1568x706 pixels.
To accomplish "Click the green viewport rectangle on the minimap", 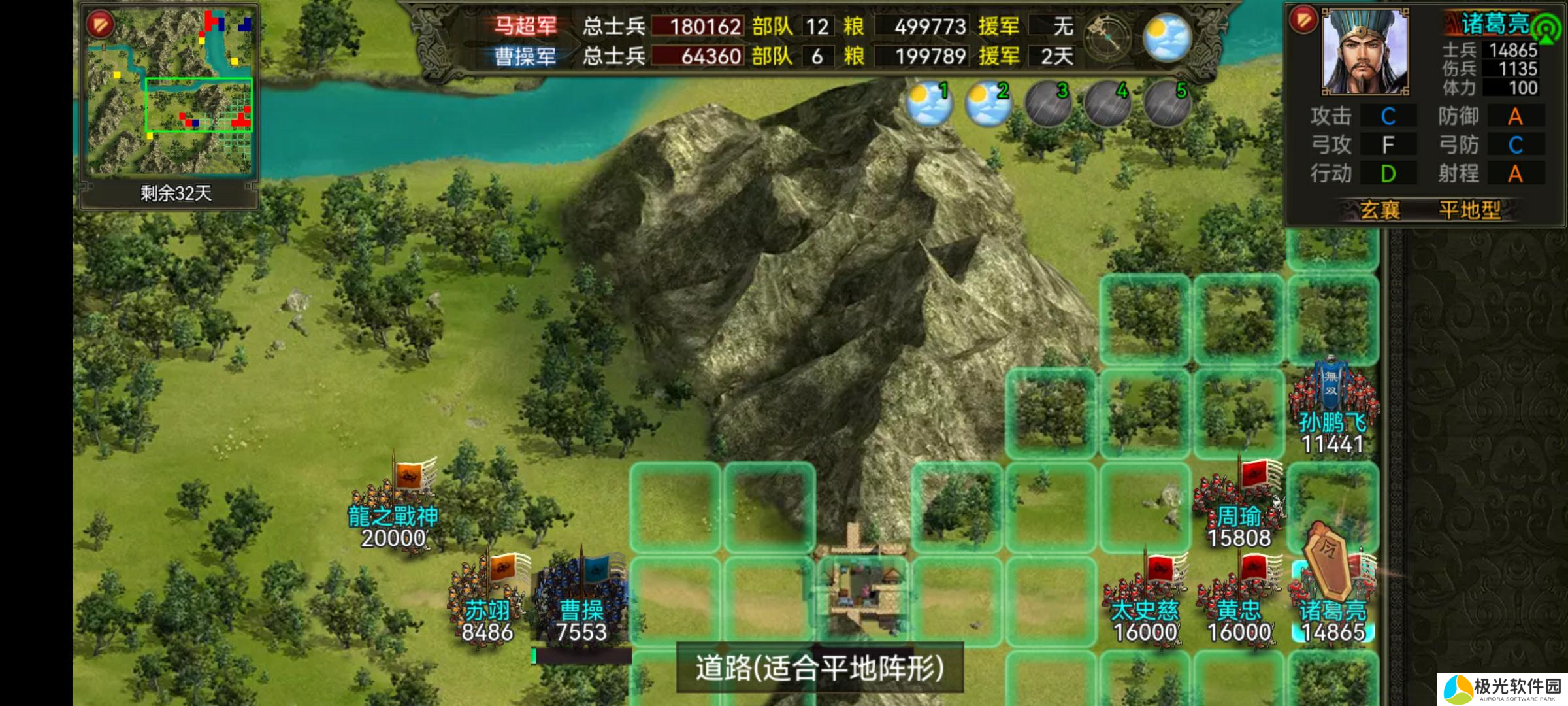I will coord(199,105).
